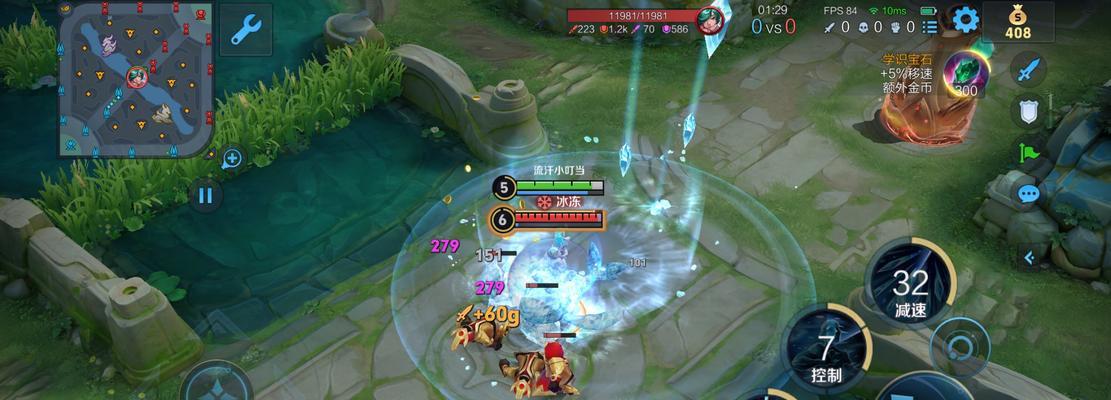The width and height of the screenshot is (1111, 400).
Task: Open settings via the gear icon
Action: (x=965, y=19)
